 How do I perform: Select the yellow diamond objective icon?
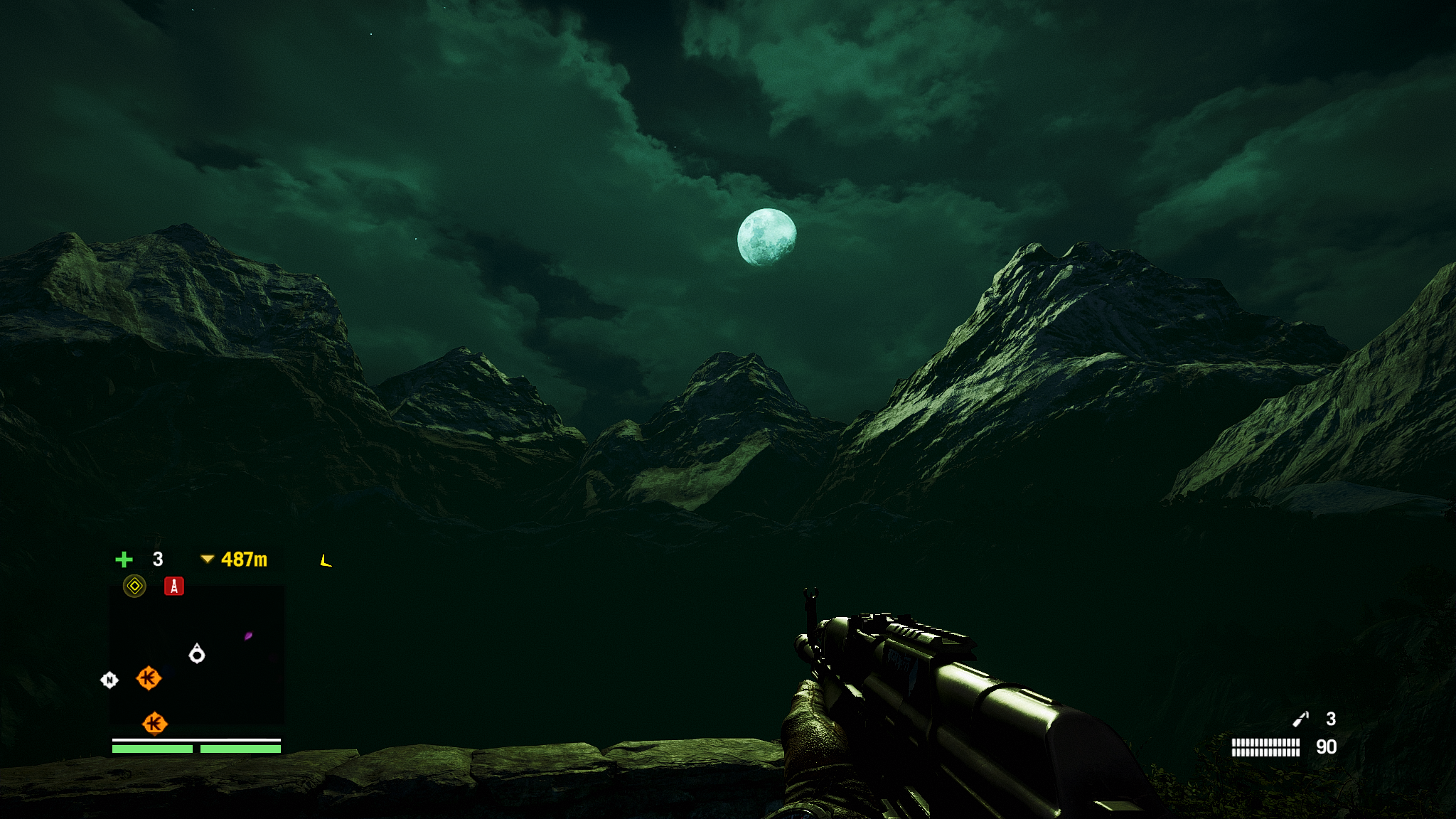134,586
